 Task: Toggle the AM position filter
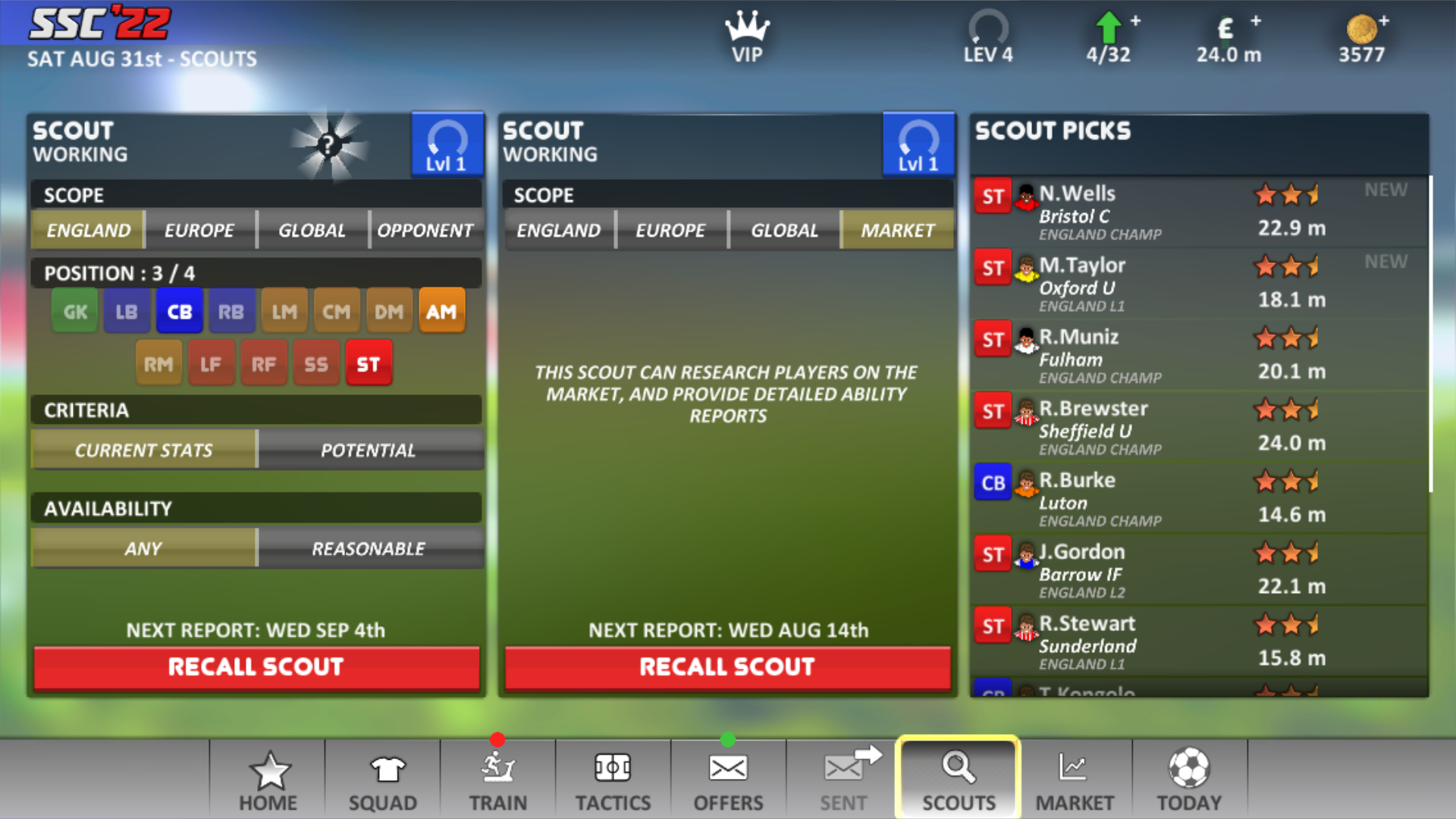coord(441,311)
